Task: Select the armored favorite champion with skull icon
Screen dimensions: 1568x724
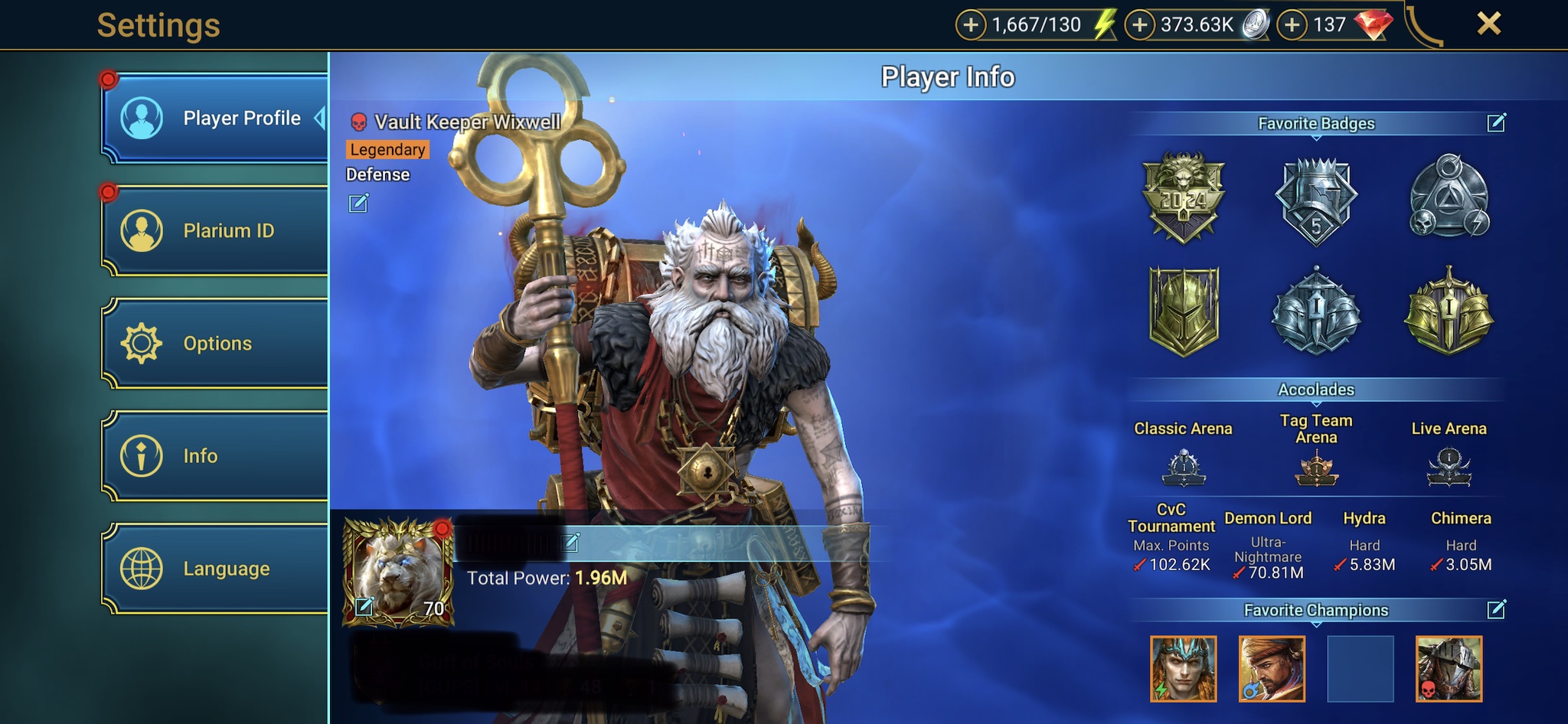Action: coord(1449,669)
